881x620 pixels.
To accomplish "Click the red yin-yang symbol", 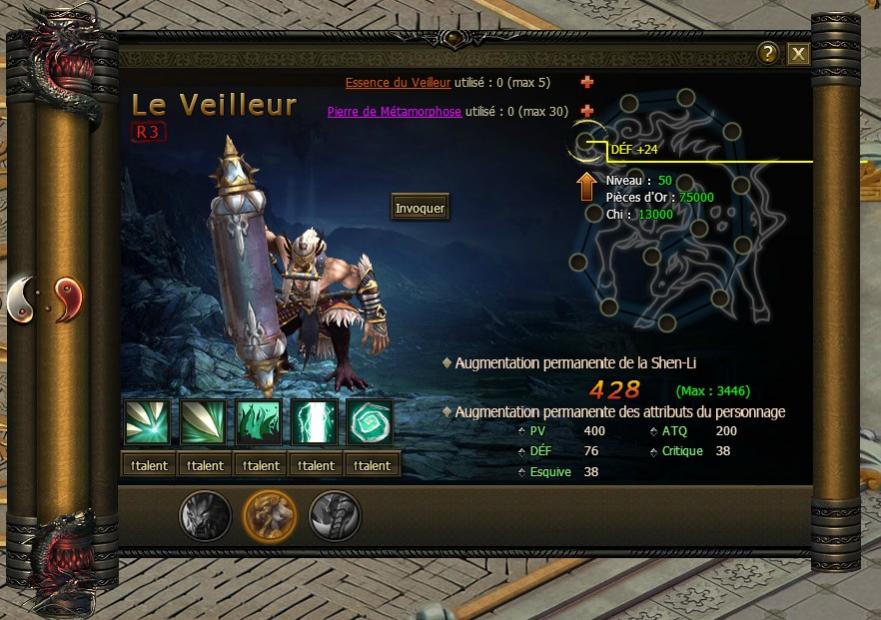I will point(69,299).
